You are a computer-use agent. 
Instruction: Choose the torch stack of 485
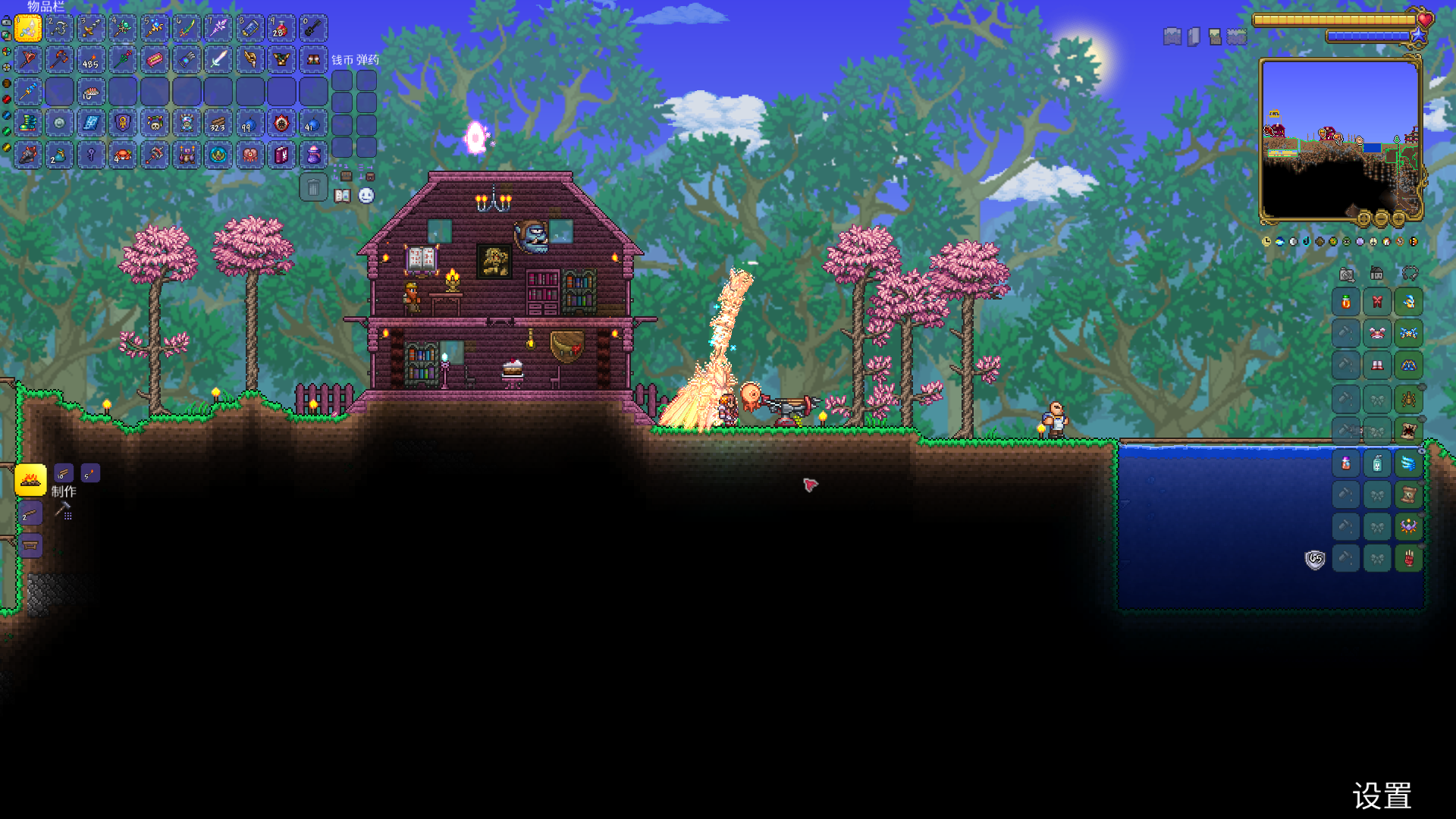pyautogui.click(x=91, y=59)
